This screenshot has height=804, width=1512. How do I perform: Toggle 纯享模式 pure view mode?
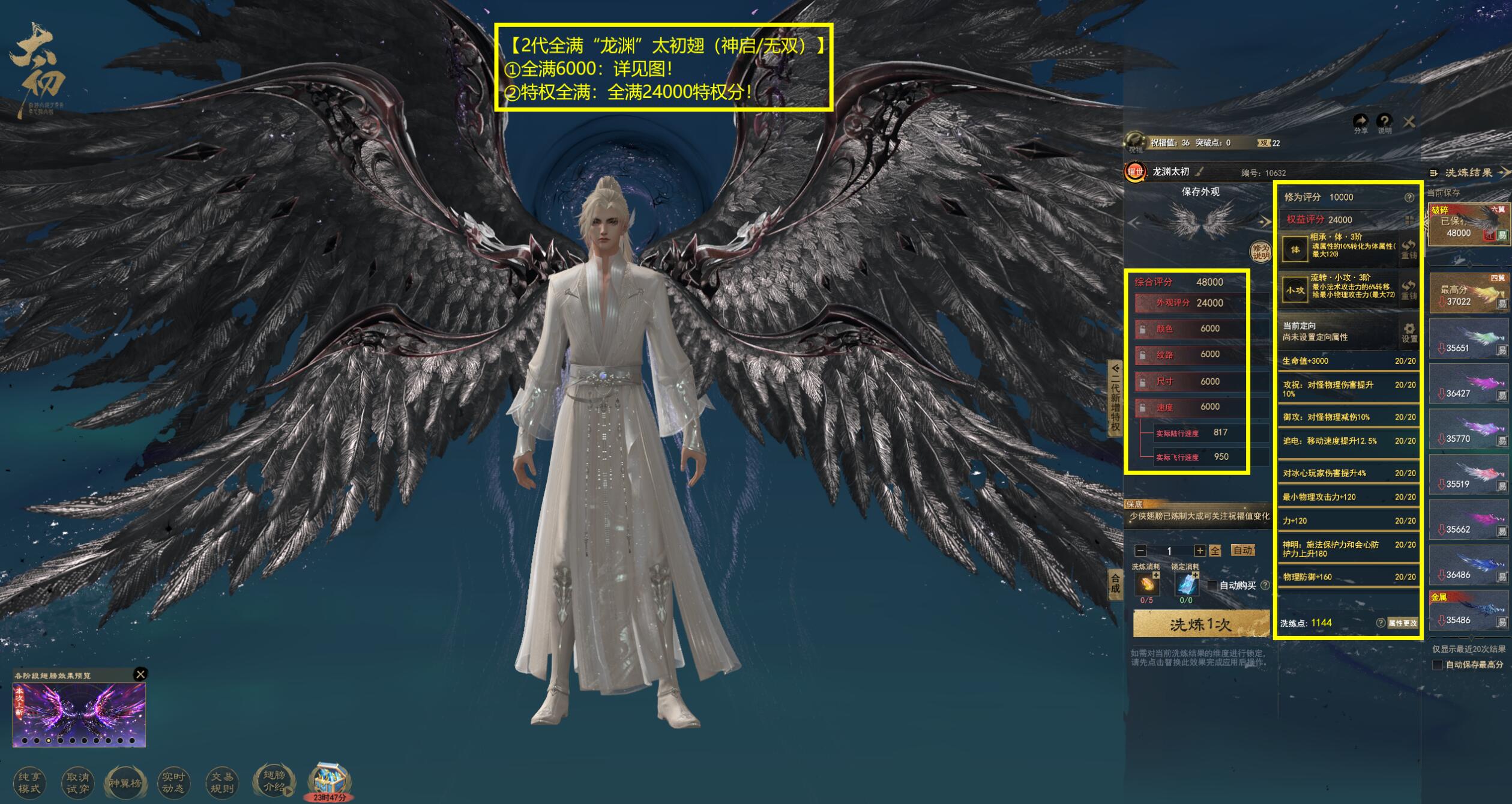[29, 782]
